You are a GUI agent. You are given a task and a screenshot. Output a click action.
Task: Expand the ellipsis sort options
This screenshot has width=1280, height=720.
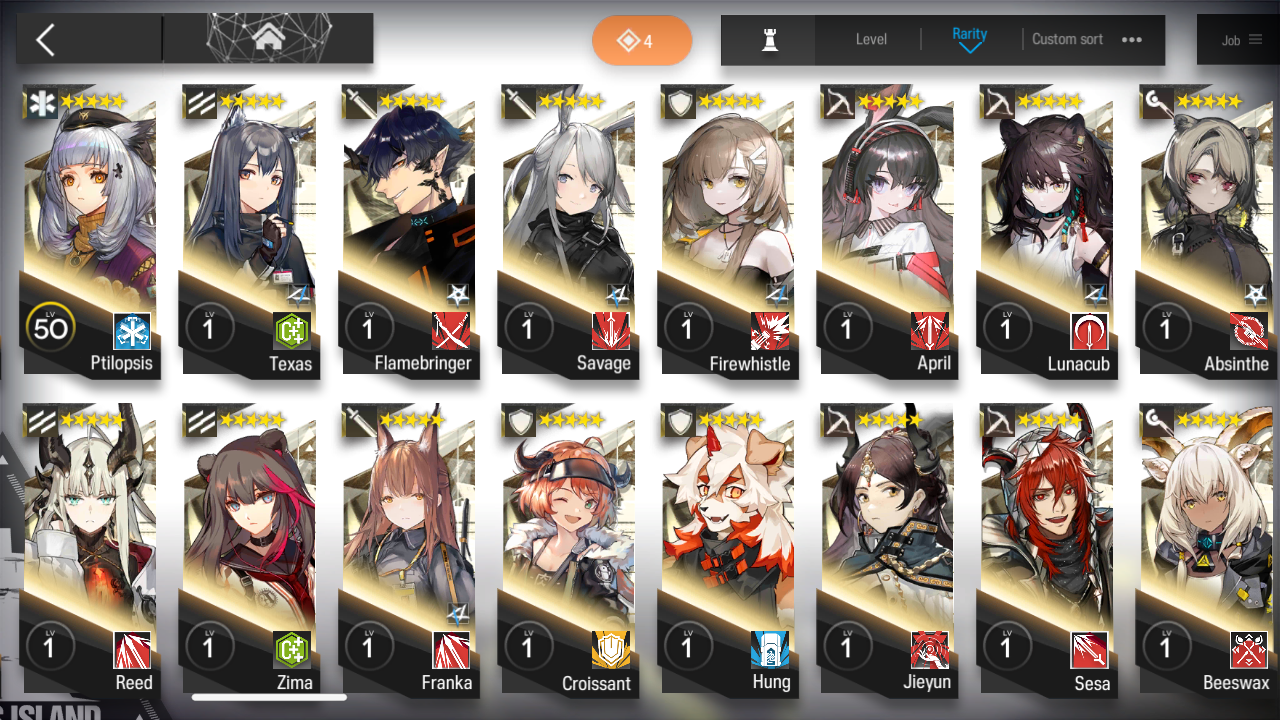pos(1130,40)
